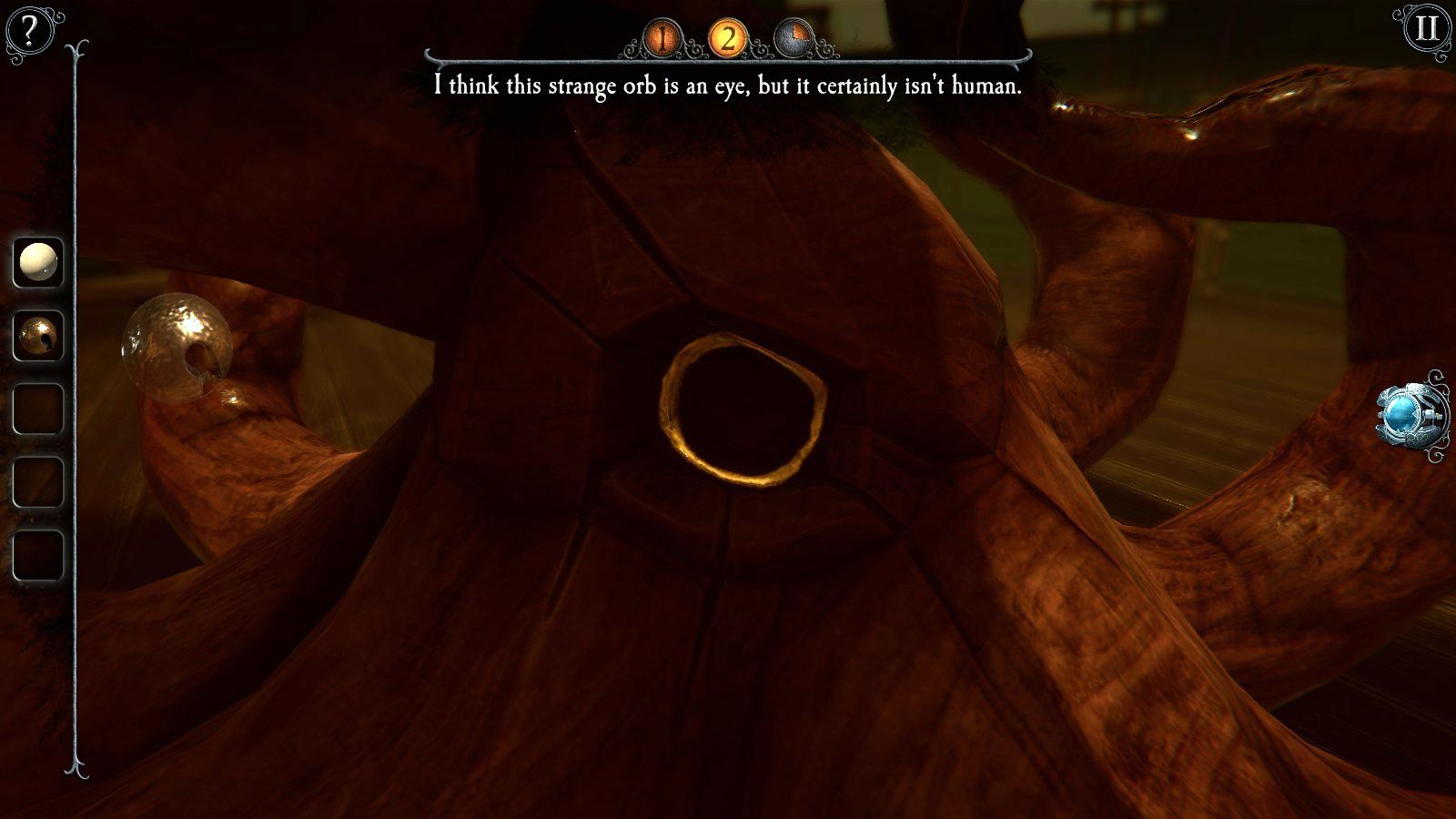Click the bottom empty inventory slot
1456x819 pixels.
(x=39, y=552)
